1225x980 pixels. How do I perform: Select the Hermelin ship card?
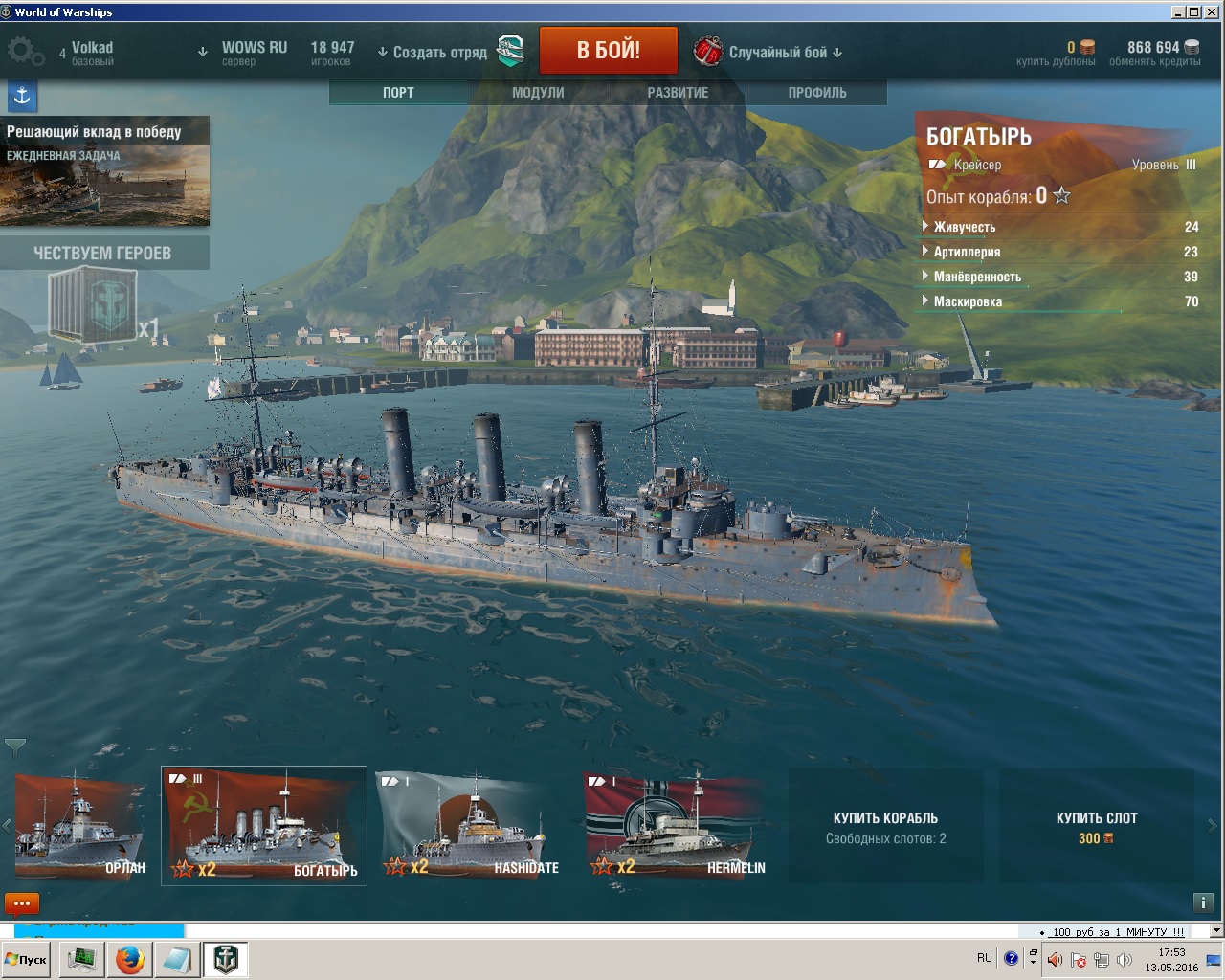(676, 827)
